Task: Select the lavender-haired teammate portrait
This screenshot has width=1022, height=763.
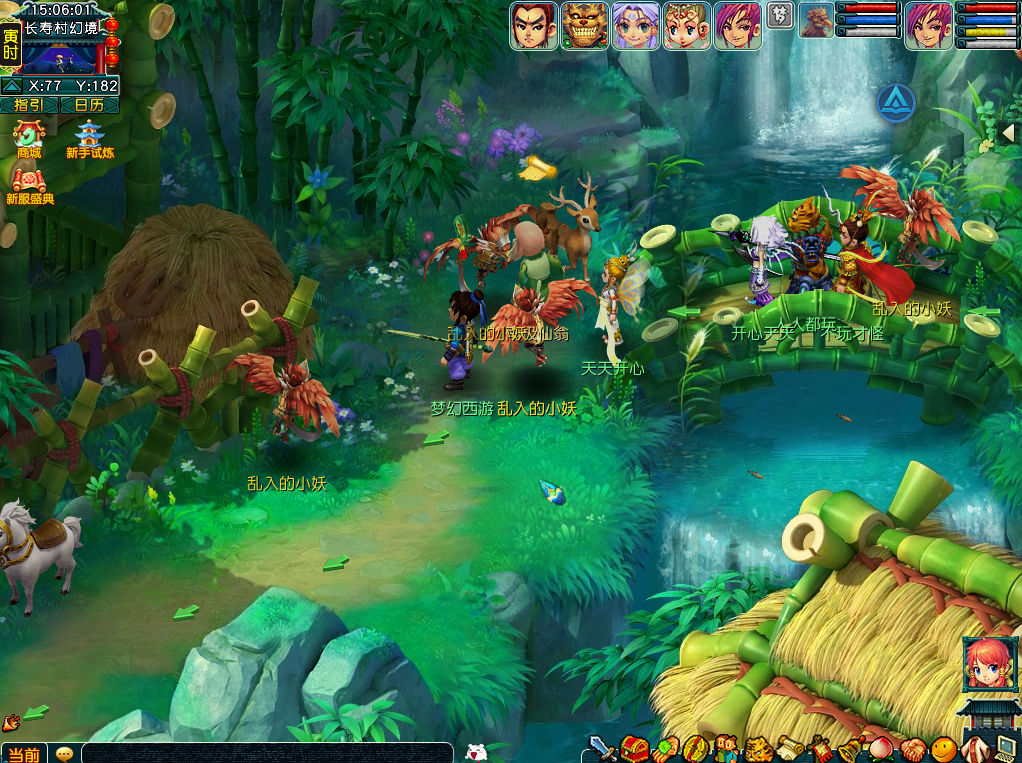Action: coord(636,26)
